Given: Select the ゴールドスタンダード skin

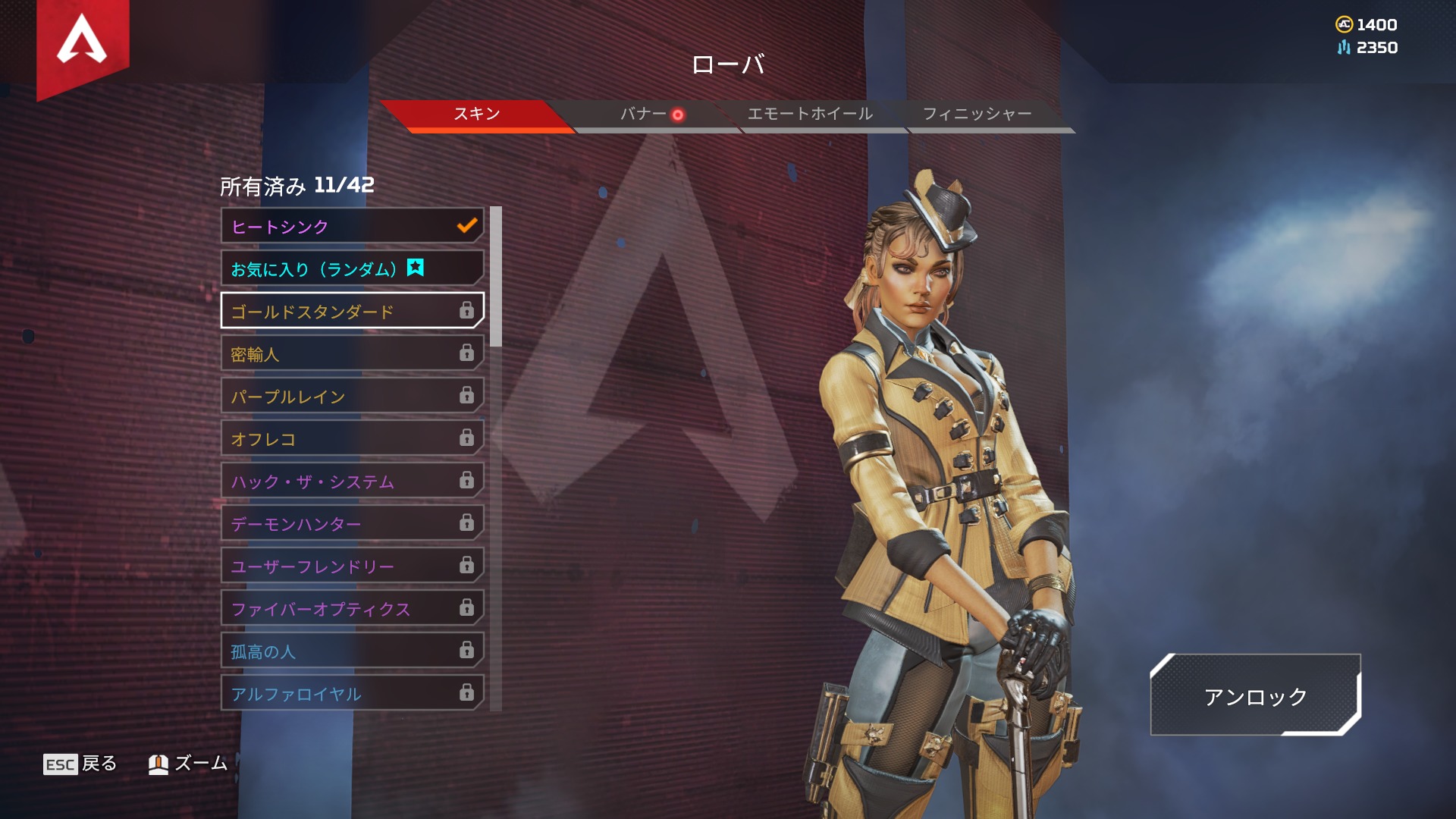Looking at the screenshot, I should tap(352, 311).
